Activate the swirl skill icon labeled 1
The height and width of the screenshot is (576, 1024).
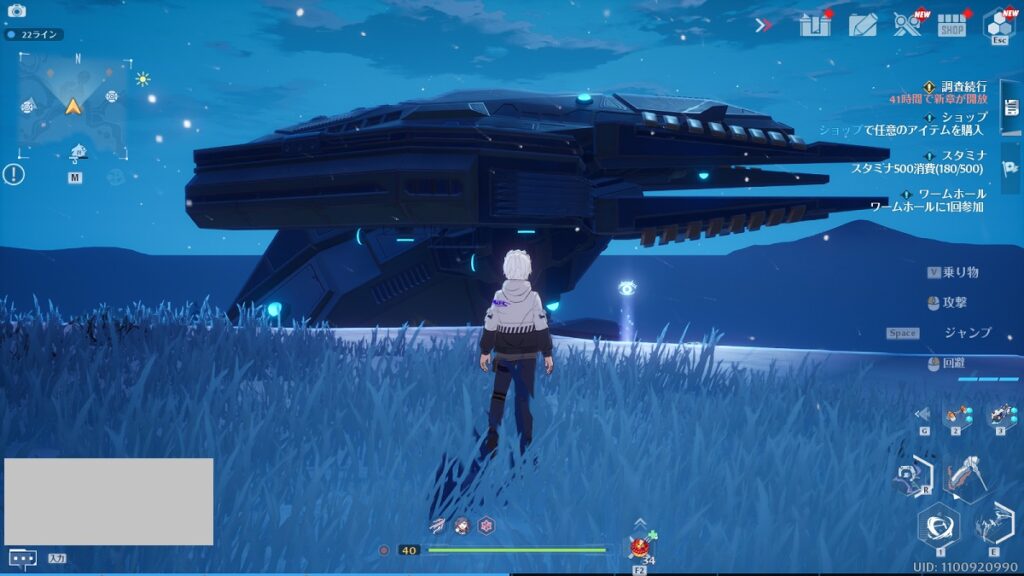pos(939,525)
